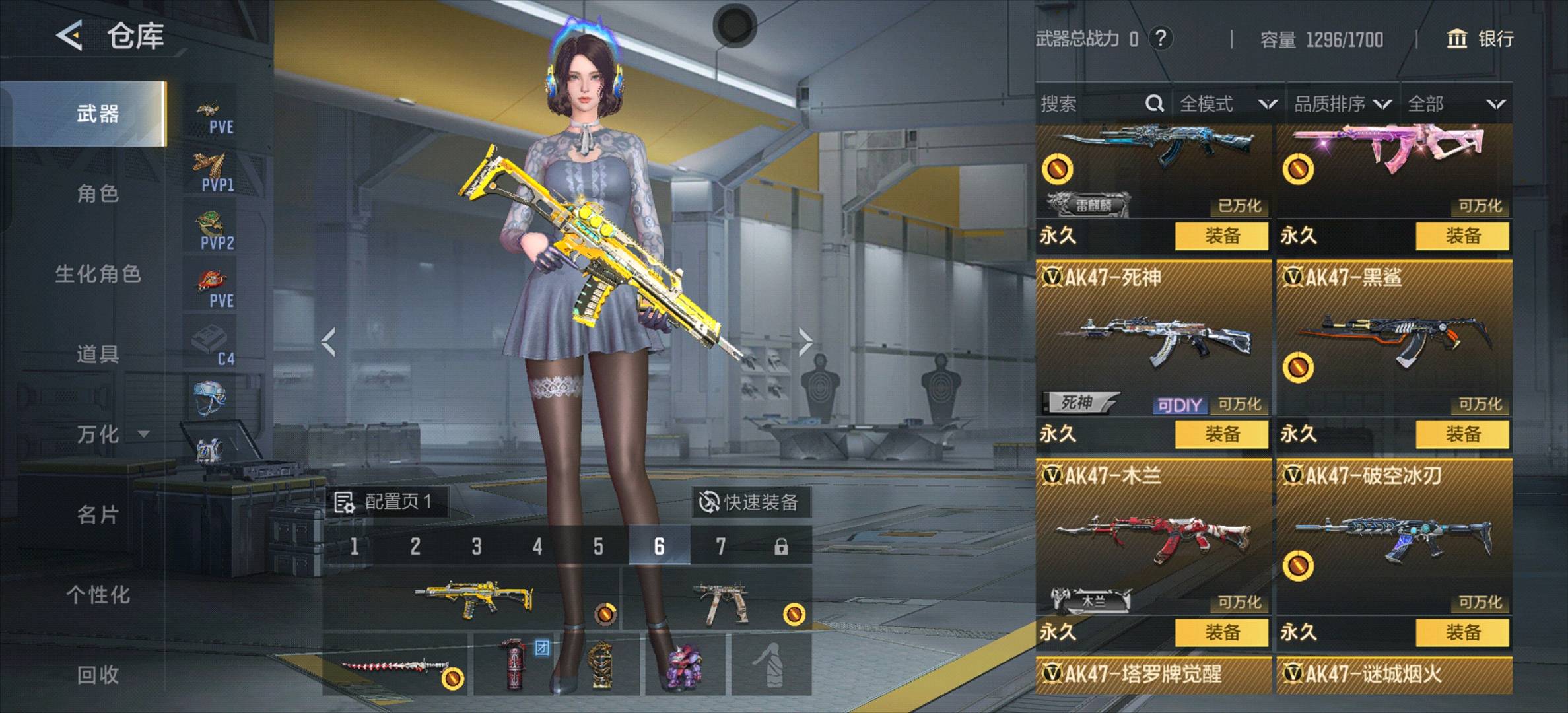The image size is (1568, 713).
Task: Open the 全模式 mode filter dropdown
Action: coord(1227,104)
